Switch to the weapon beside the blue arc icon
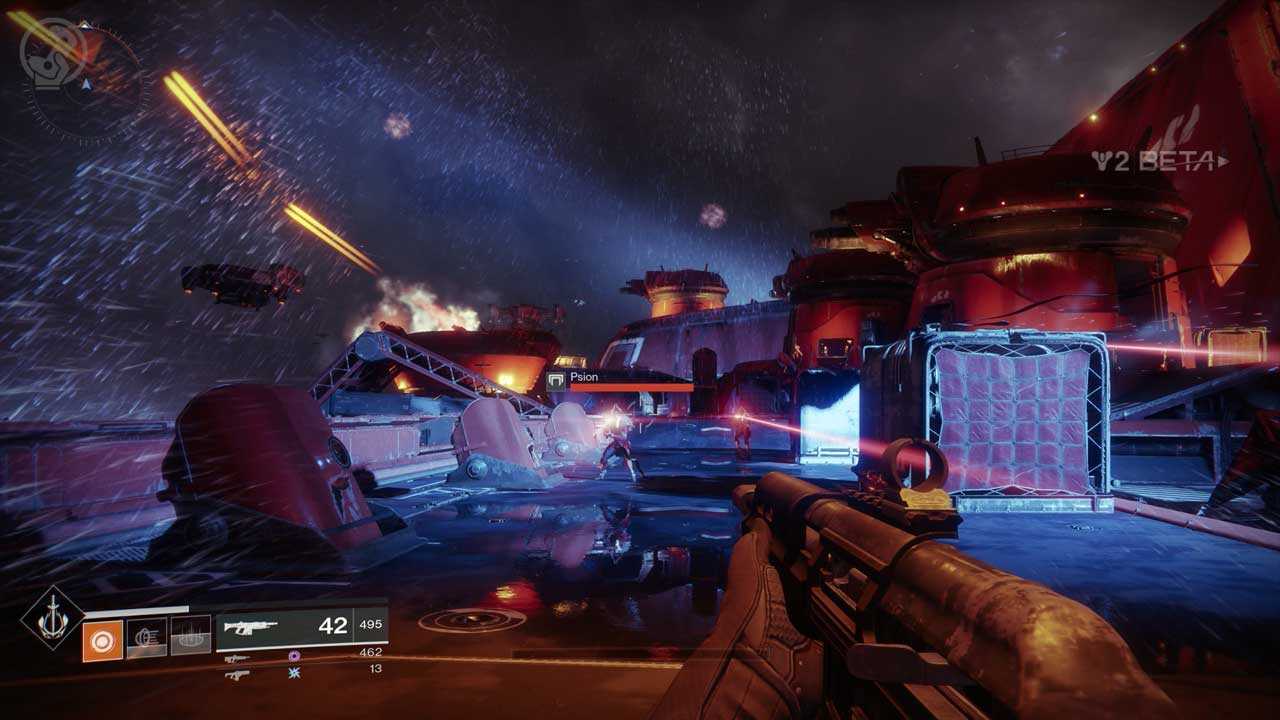Viewport: 1280px width, 720px height. click(237, 675)
